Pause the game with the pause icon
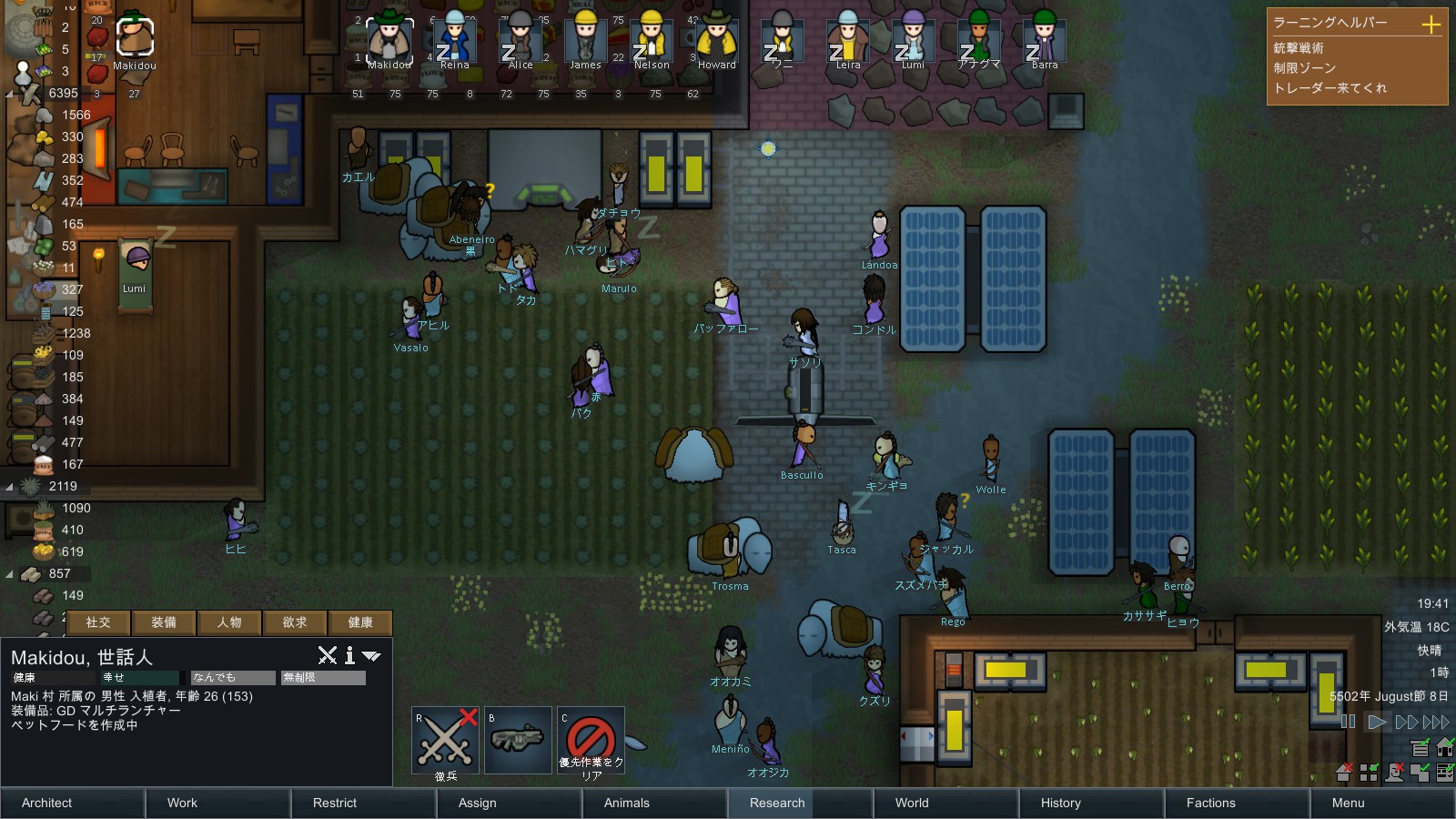The width and height of the screenshot is (1456, 819). click(1348, 722)
